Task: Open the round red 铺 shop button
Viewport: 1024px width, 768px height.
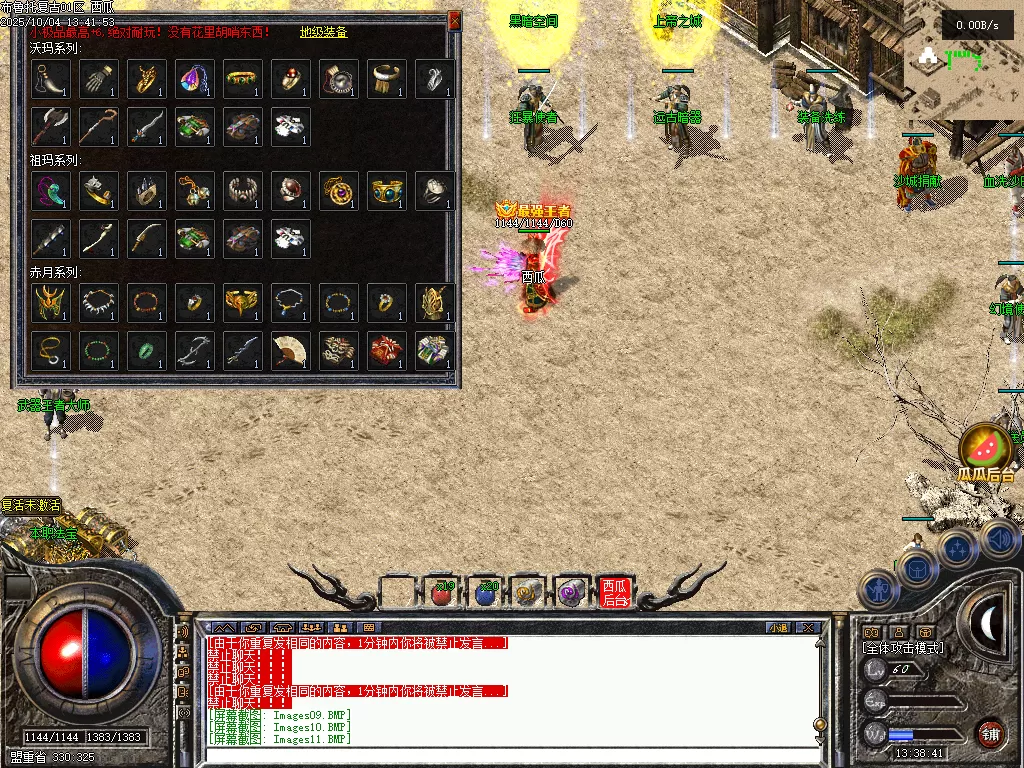Action: click(990, 733)
